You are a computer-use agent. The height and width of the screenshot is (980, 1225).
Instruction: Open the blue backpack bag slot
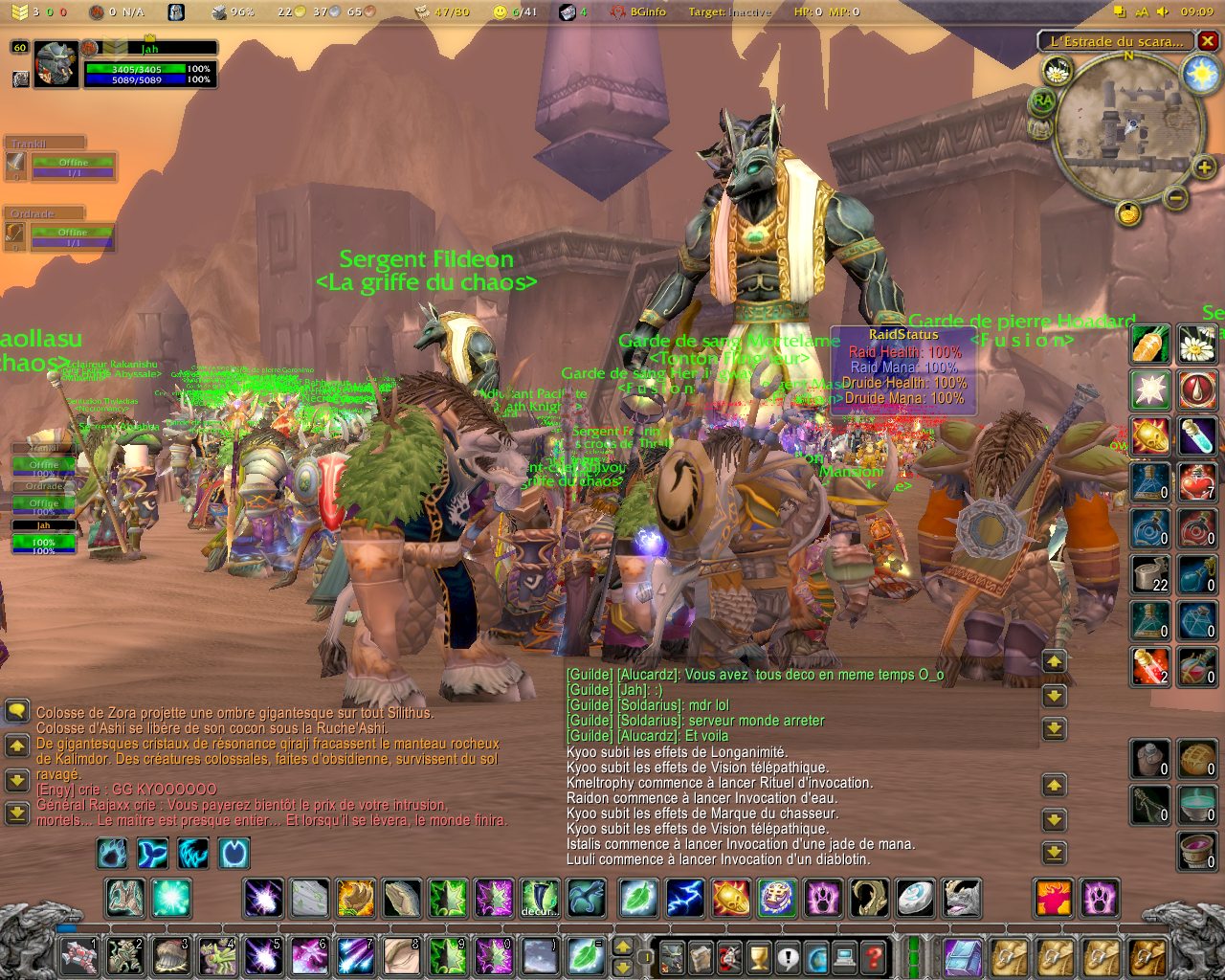tap(962, 956)
